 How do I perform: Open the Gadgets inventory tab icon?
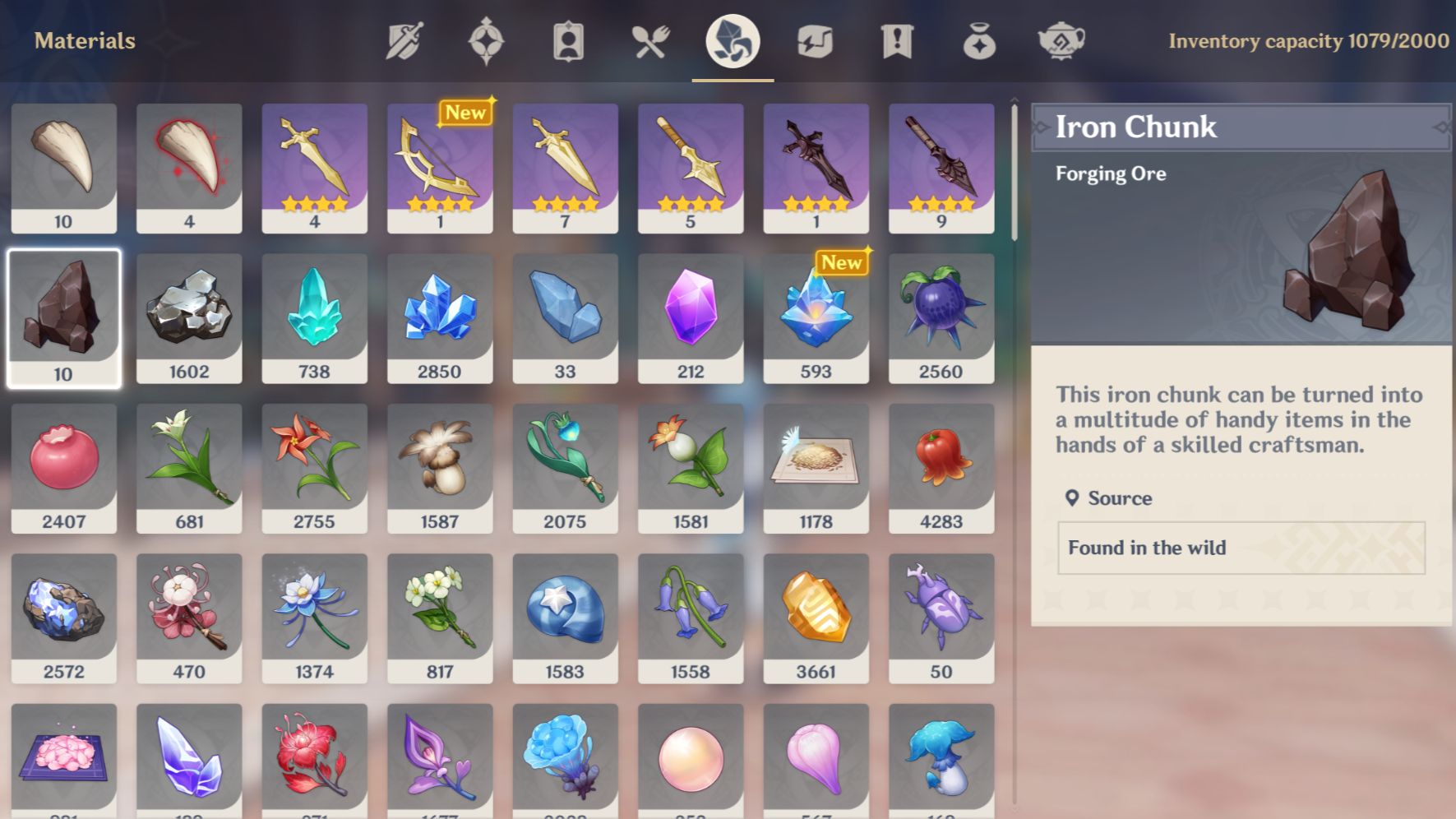tap(815, 41)
